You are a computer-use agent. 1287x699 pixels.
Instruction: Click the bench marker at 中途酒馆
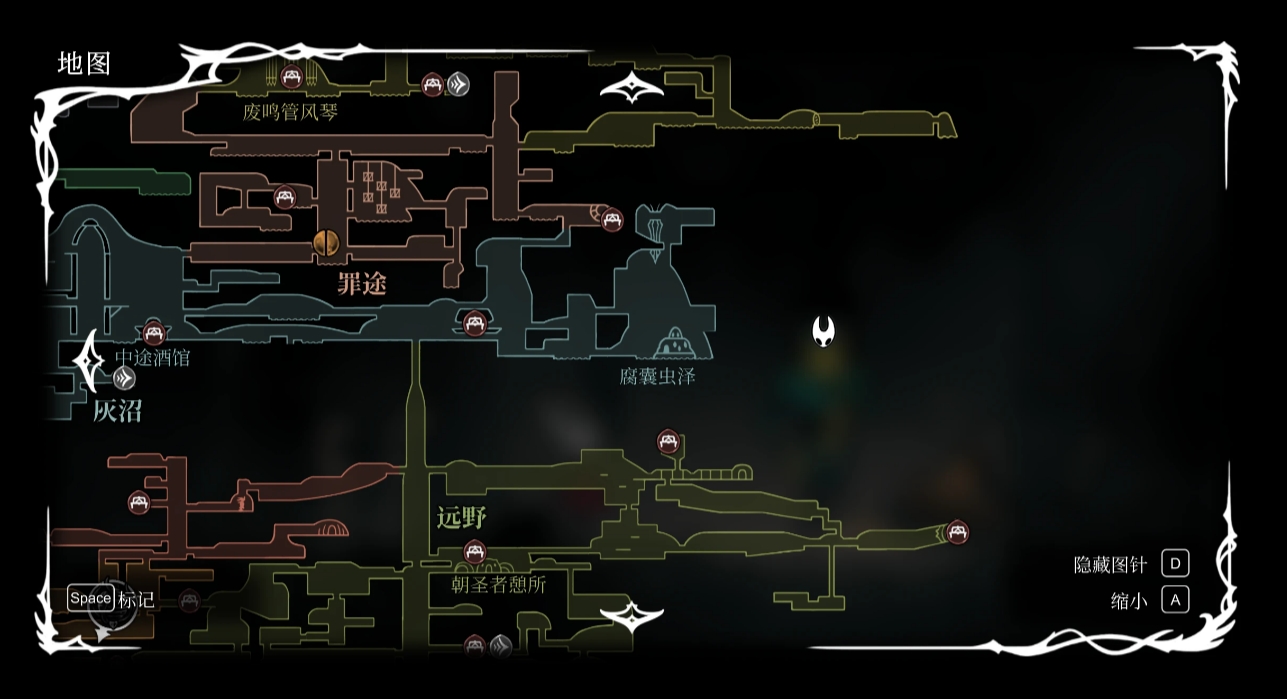pyautogui.click(x=154, y=333)
